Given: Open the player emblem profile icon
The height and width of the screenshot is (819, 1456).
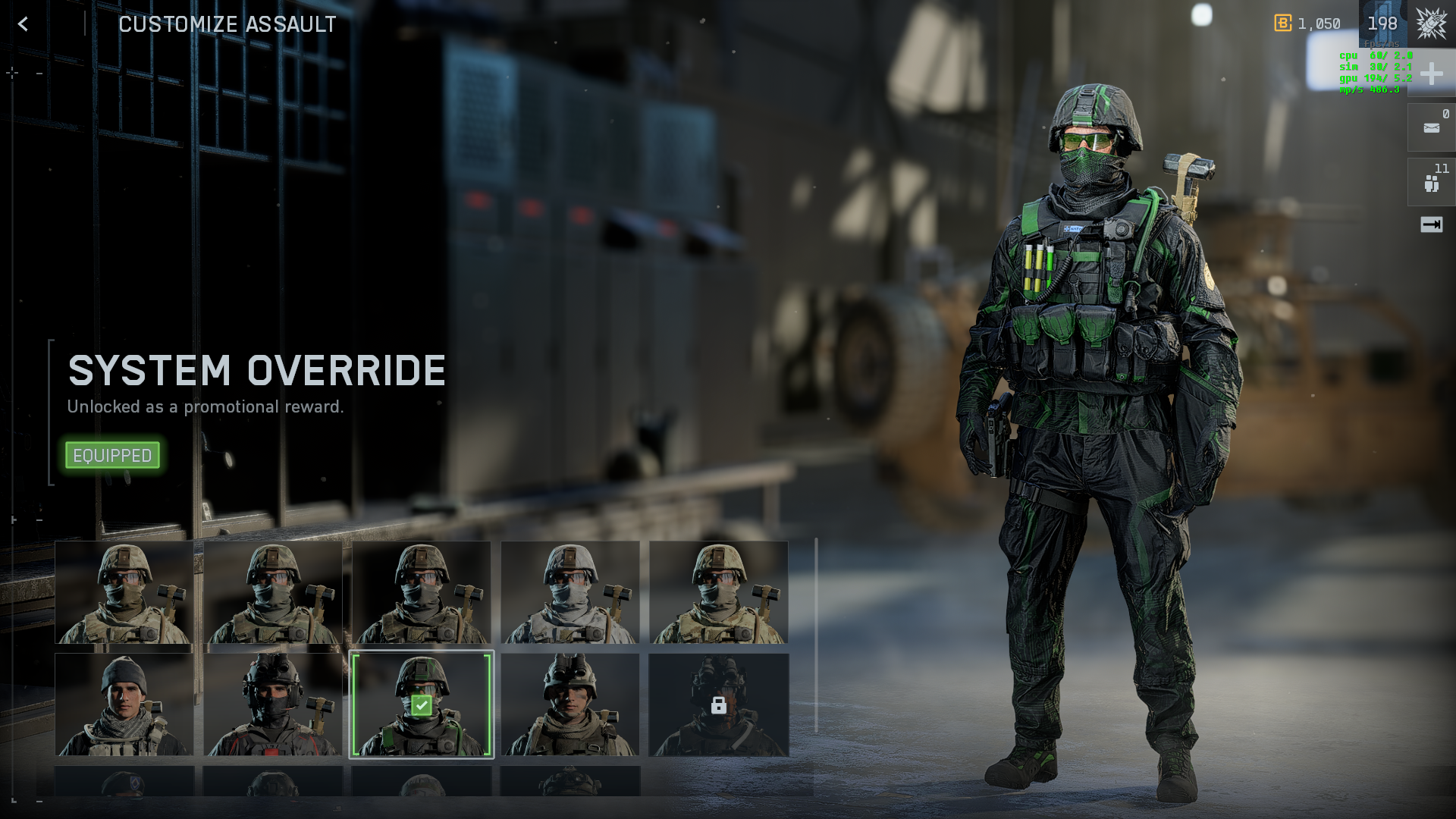Looking at the screenshot, I should coord(1431,24).
